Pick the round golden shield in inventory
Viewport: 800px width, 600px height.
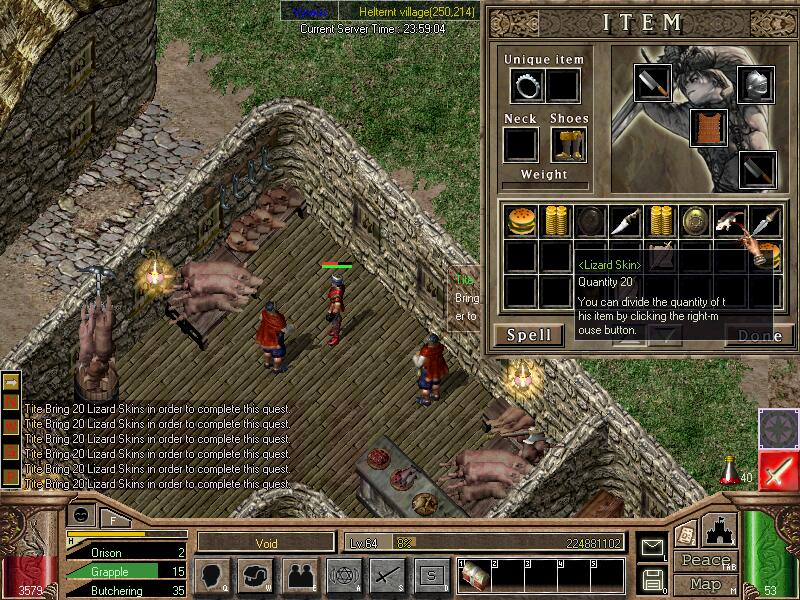tap(695, 221)
